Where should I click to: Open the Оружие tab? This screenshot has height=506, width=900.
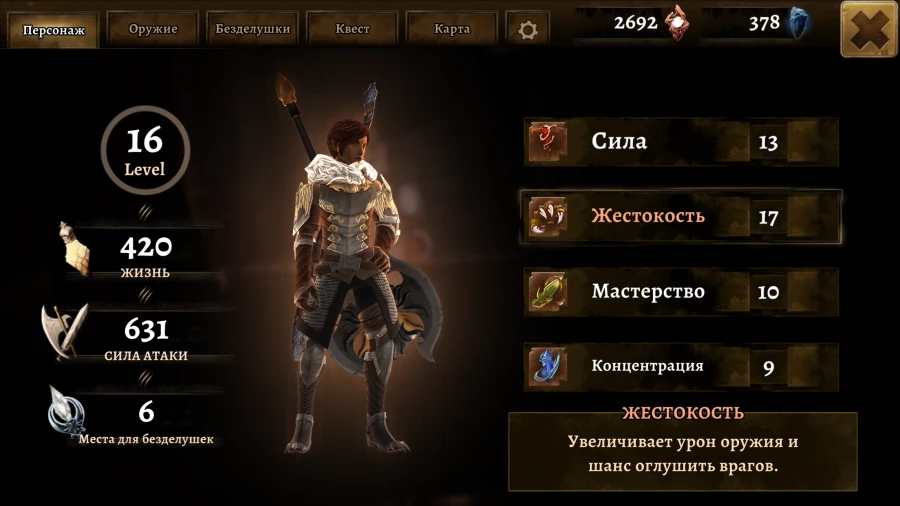(153, 29)
